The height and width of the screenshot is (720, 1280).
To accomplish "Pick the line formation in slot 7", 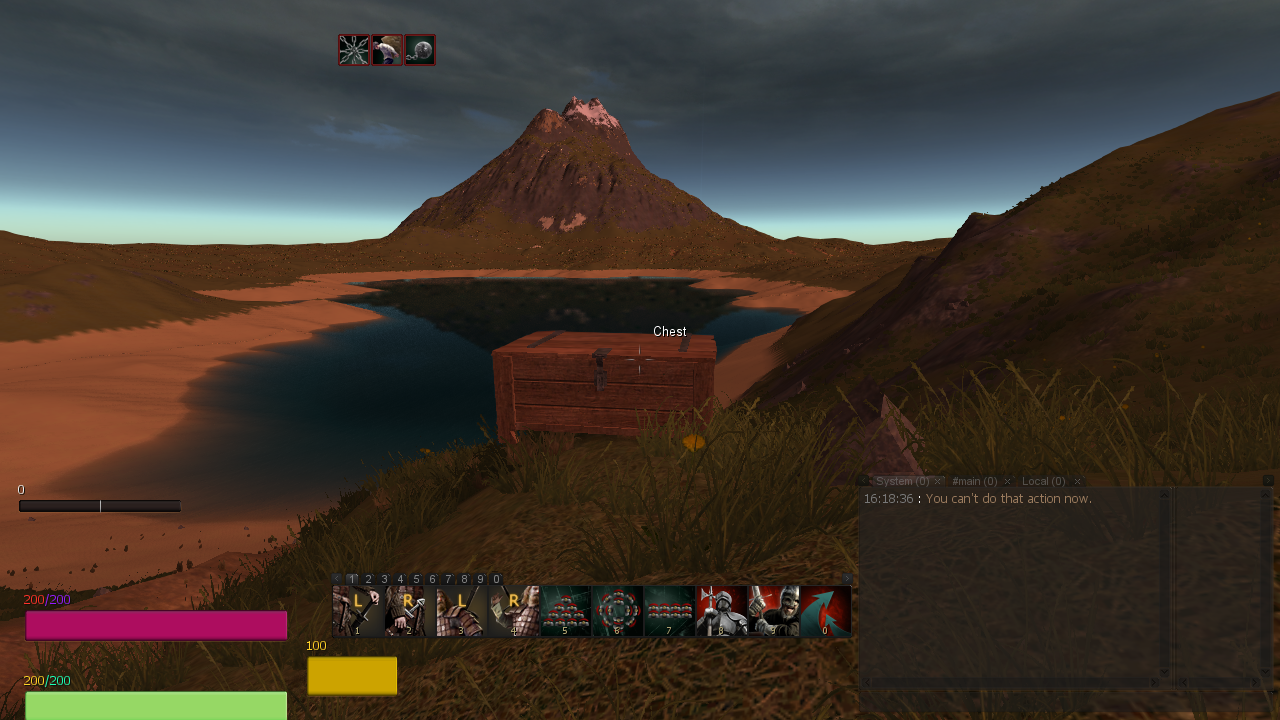I will click(669, 611).
